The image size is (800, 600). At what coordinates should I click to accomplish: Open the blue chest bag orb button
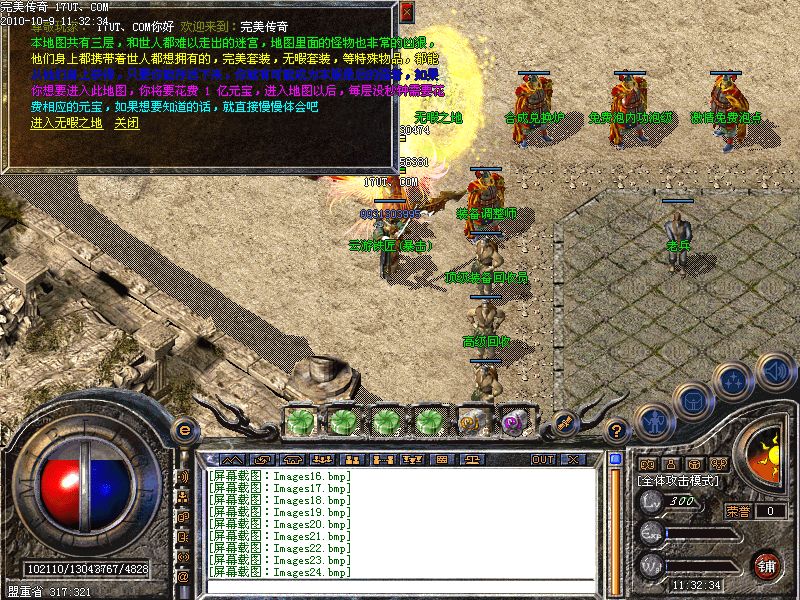[692, 400]
